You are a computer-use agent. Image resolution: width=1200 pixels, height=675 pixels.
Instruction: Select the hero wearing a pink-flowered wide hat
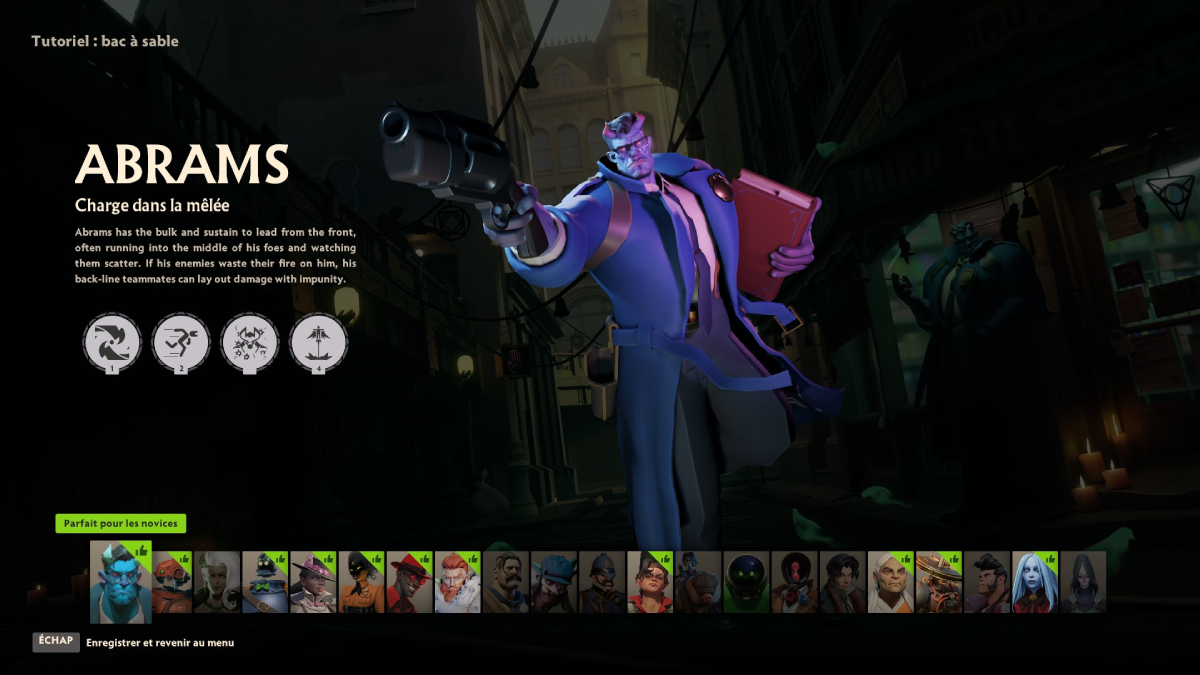(x=313, y=582)
